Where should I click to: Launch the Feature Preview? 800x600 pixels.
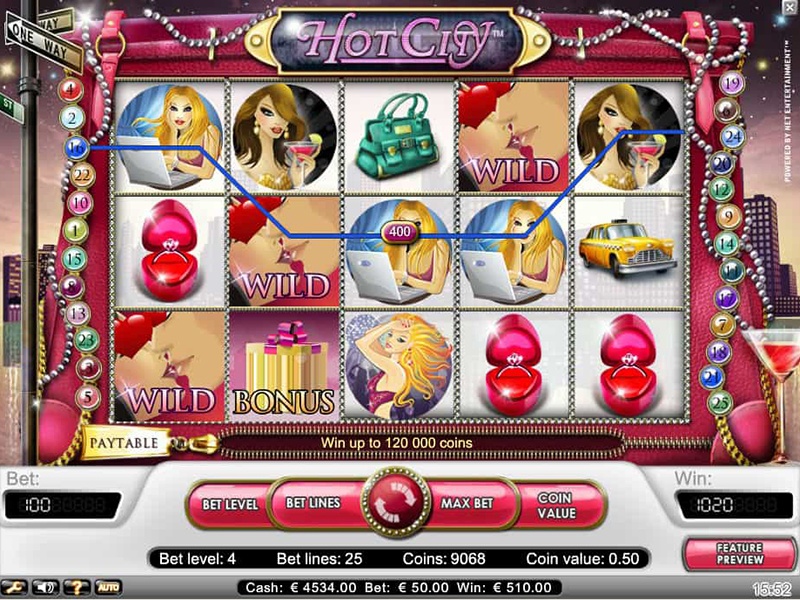click(738, 554)
